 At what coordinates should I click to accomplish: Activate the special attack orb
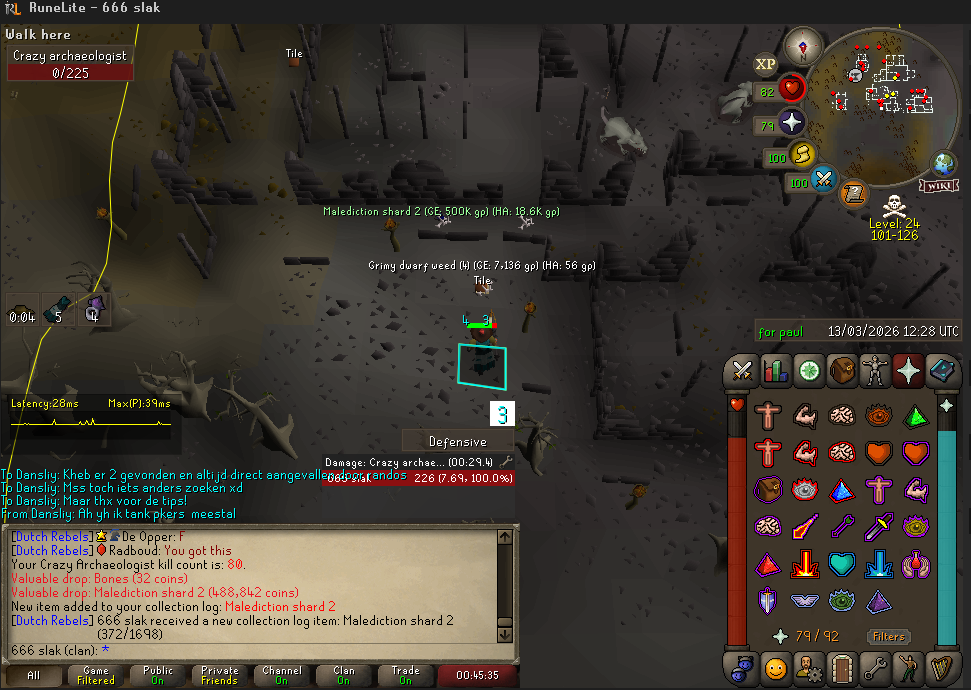click(x=823, y=181)
